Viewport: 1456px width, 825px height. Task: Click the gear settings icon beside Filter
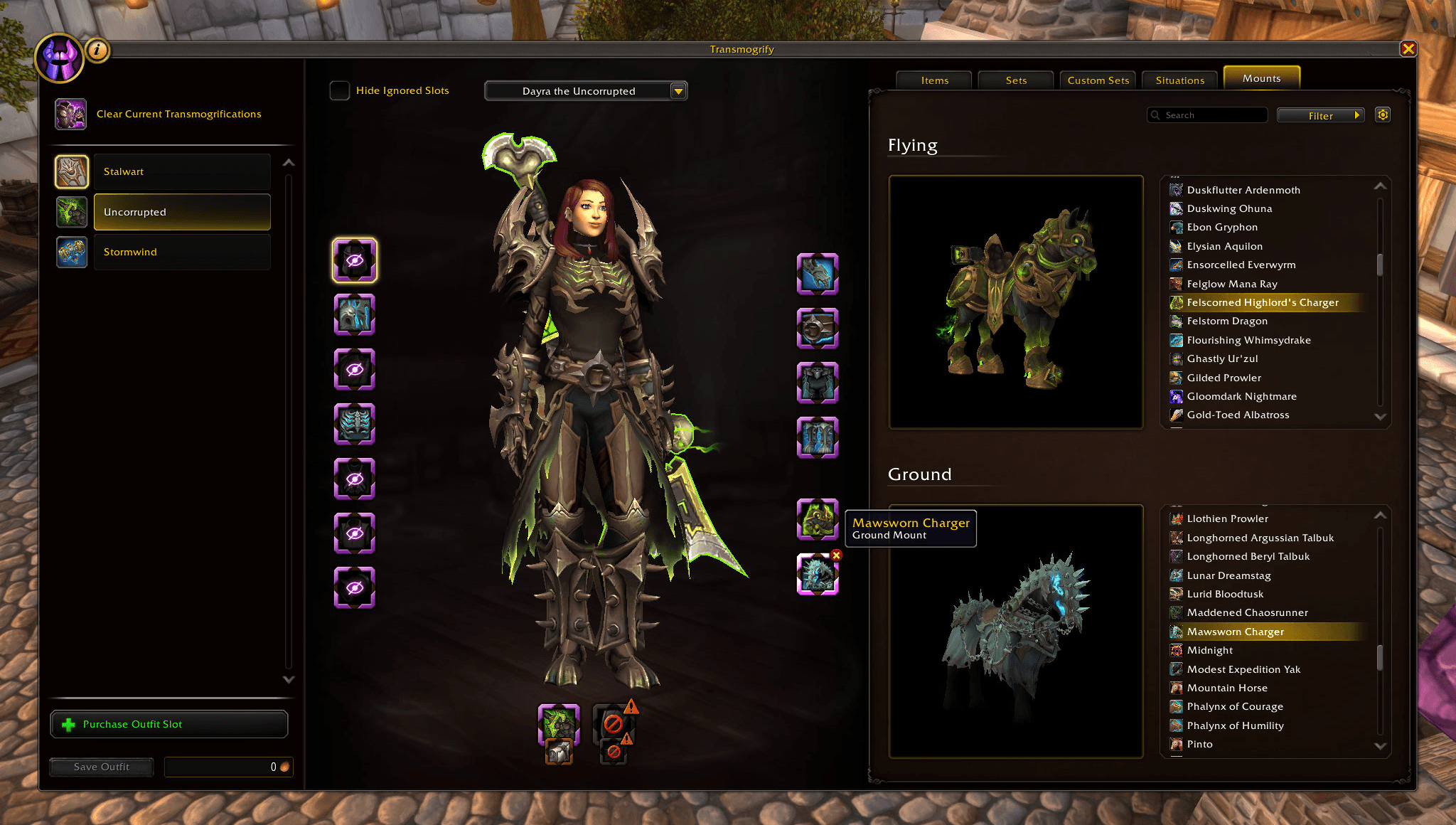[1382, 115]
